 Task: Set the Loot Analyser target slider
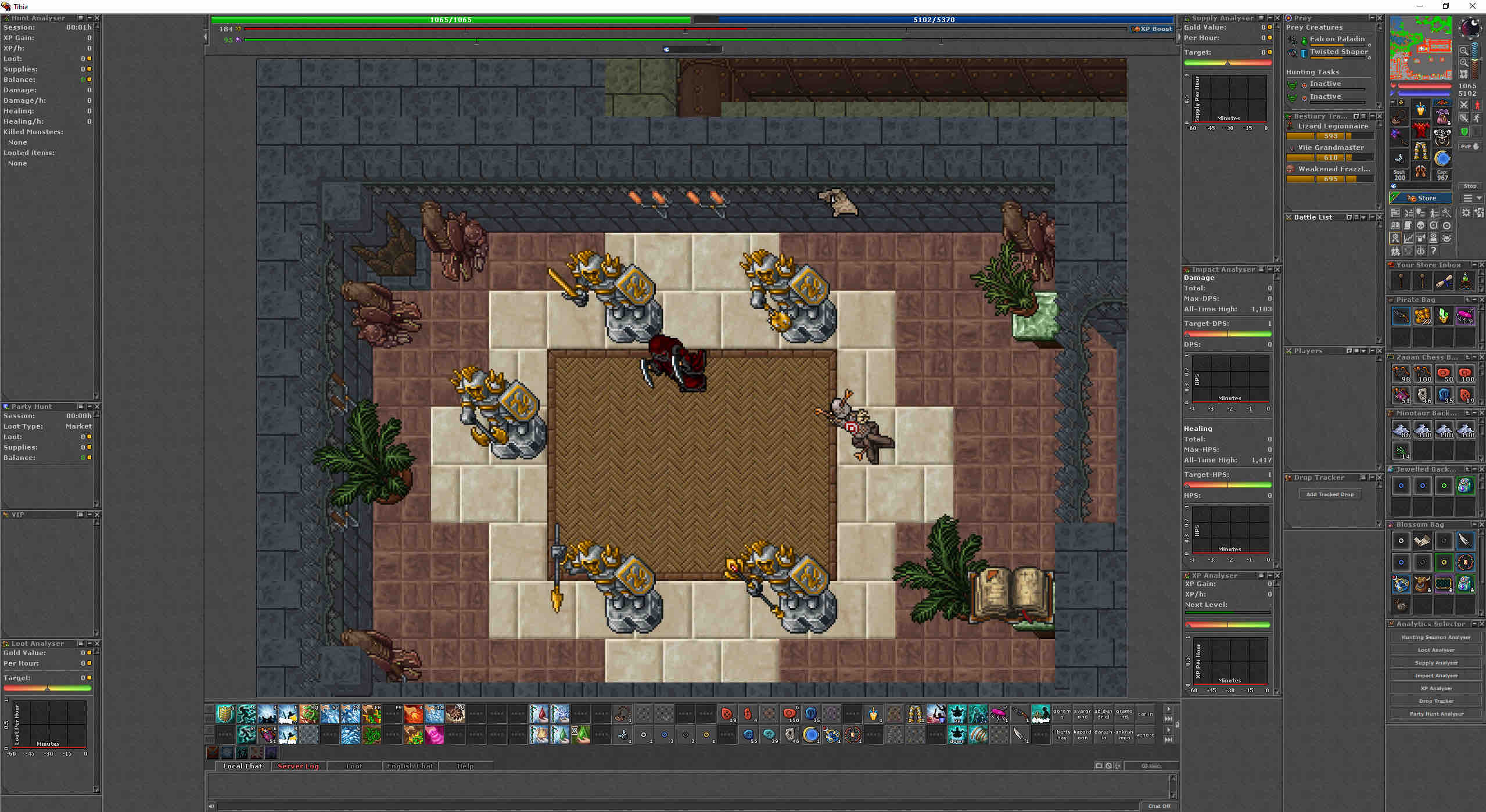(48, 688)
